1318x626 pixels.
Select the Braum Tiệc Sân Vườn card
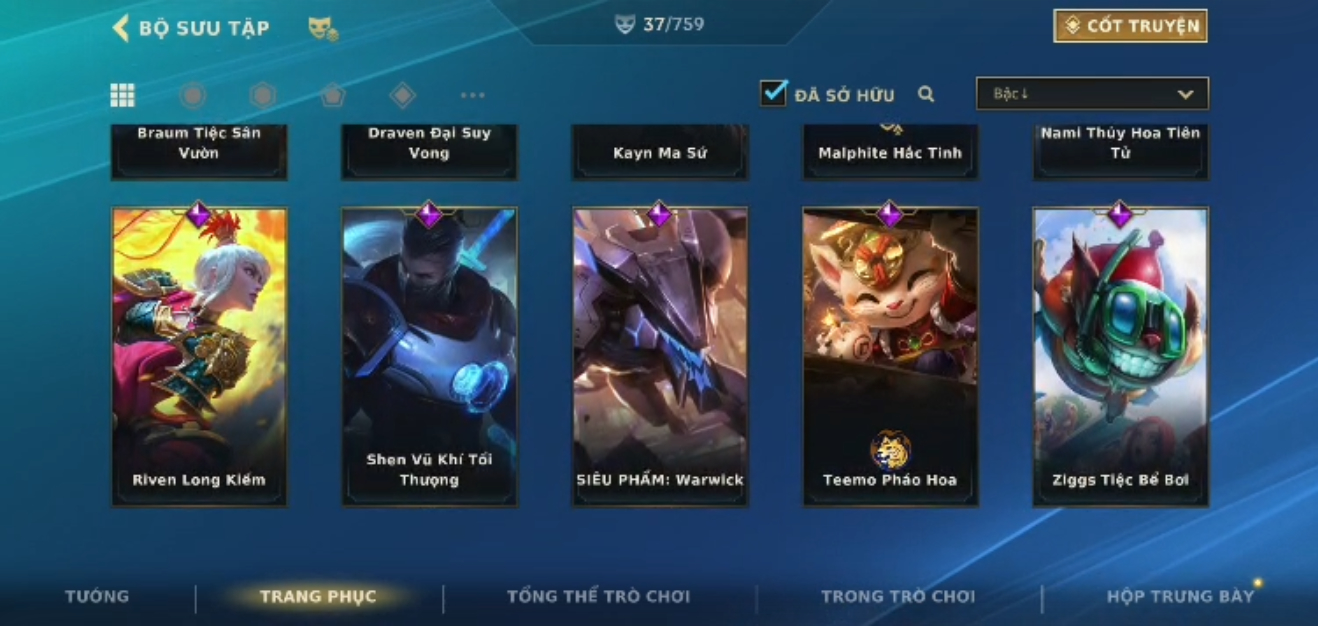pos(199,150)
